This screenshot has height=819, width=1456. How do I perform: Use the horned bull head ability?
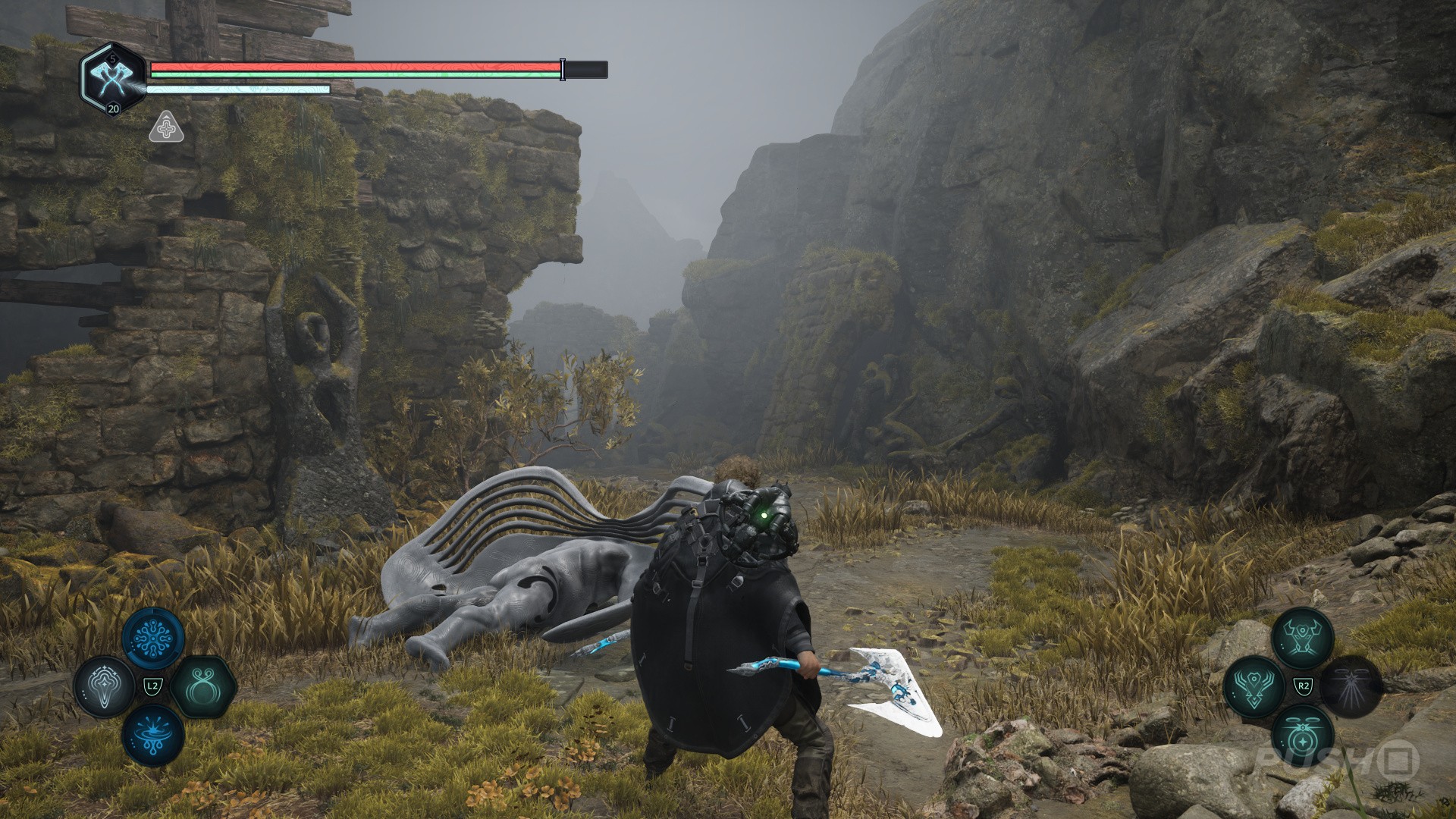point(1303,639)
